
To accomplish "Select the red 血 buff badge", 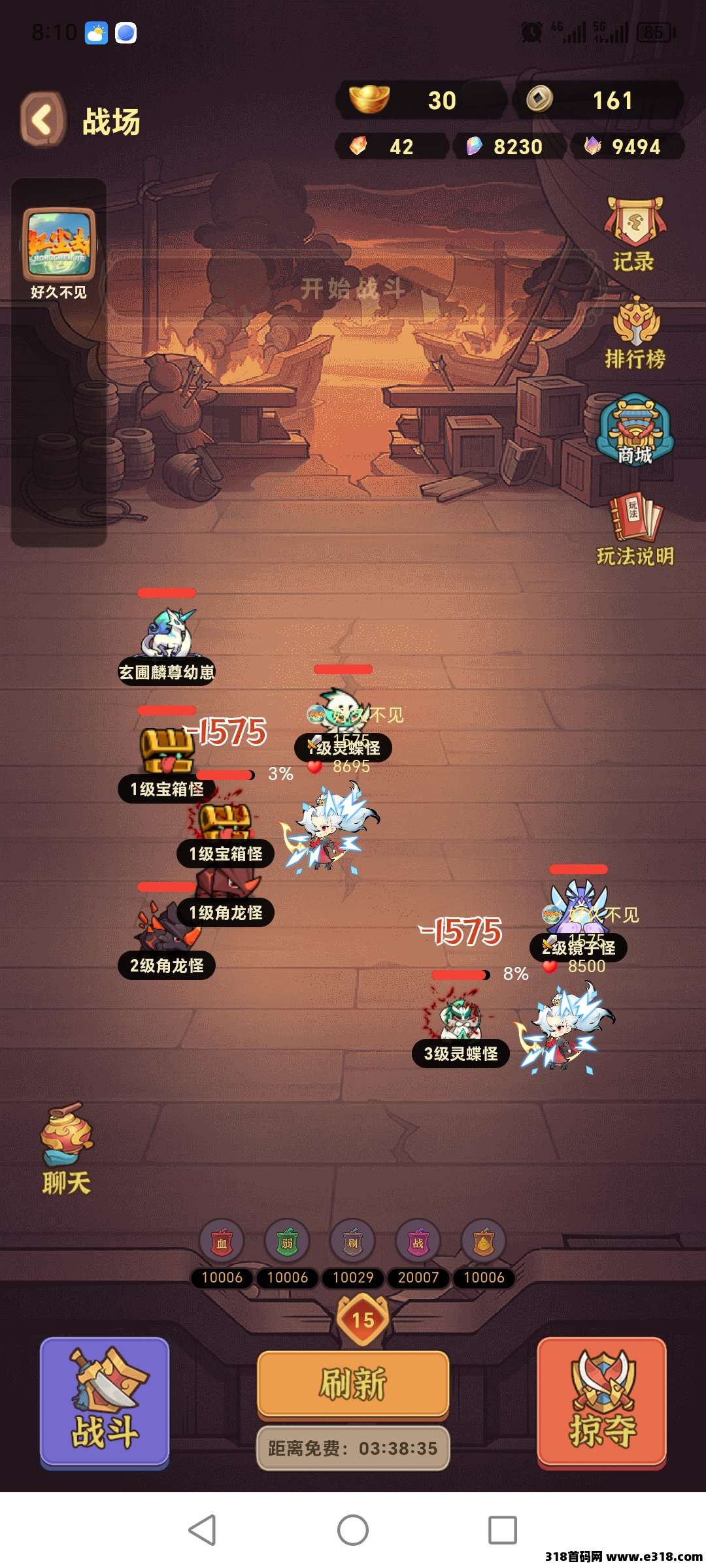I will point(222,1242).
